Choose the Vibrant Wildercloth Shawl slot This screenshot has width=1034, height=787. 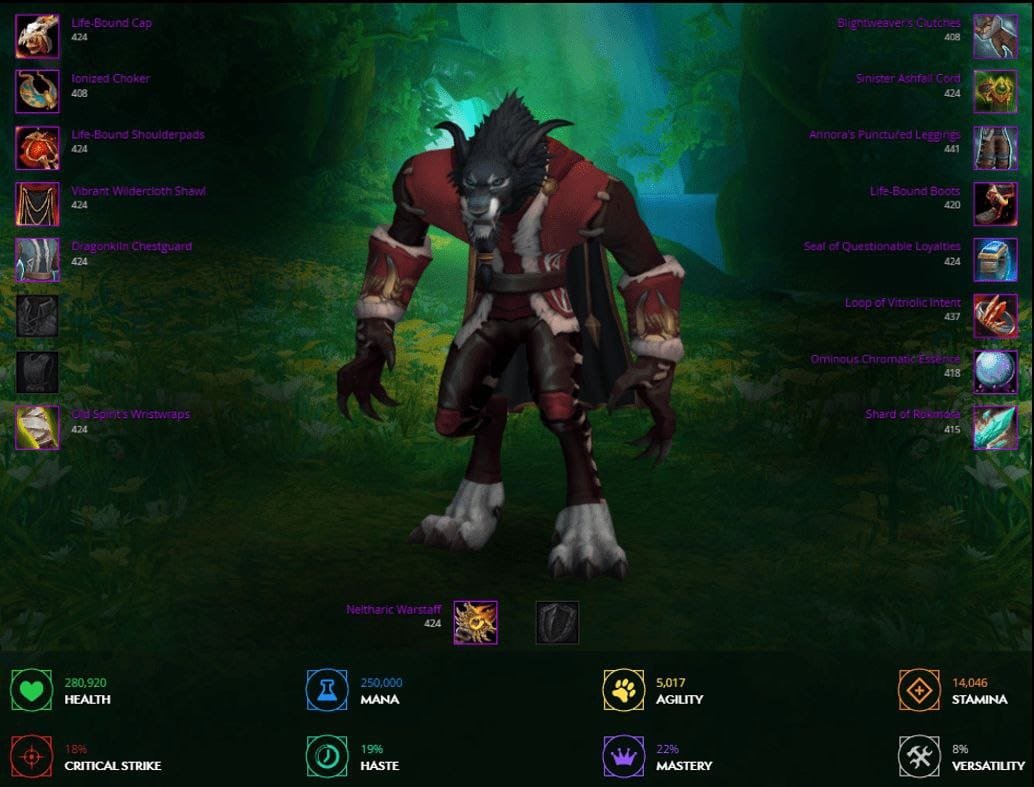click(37, 203)
